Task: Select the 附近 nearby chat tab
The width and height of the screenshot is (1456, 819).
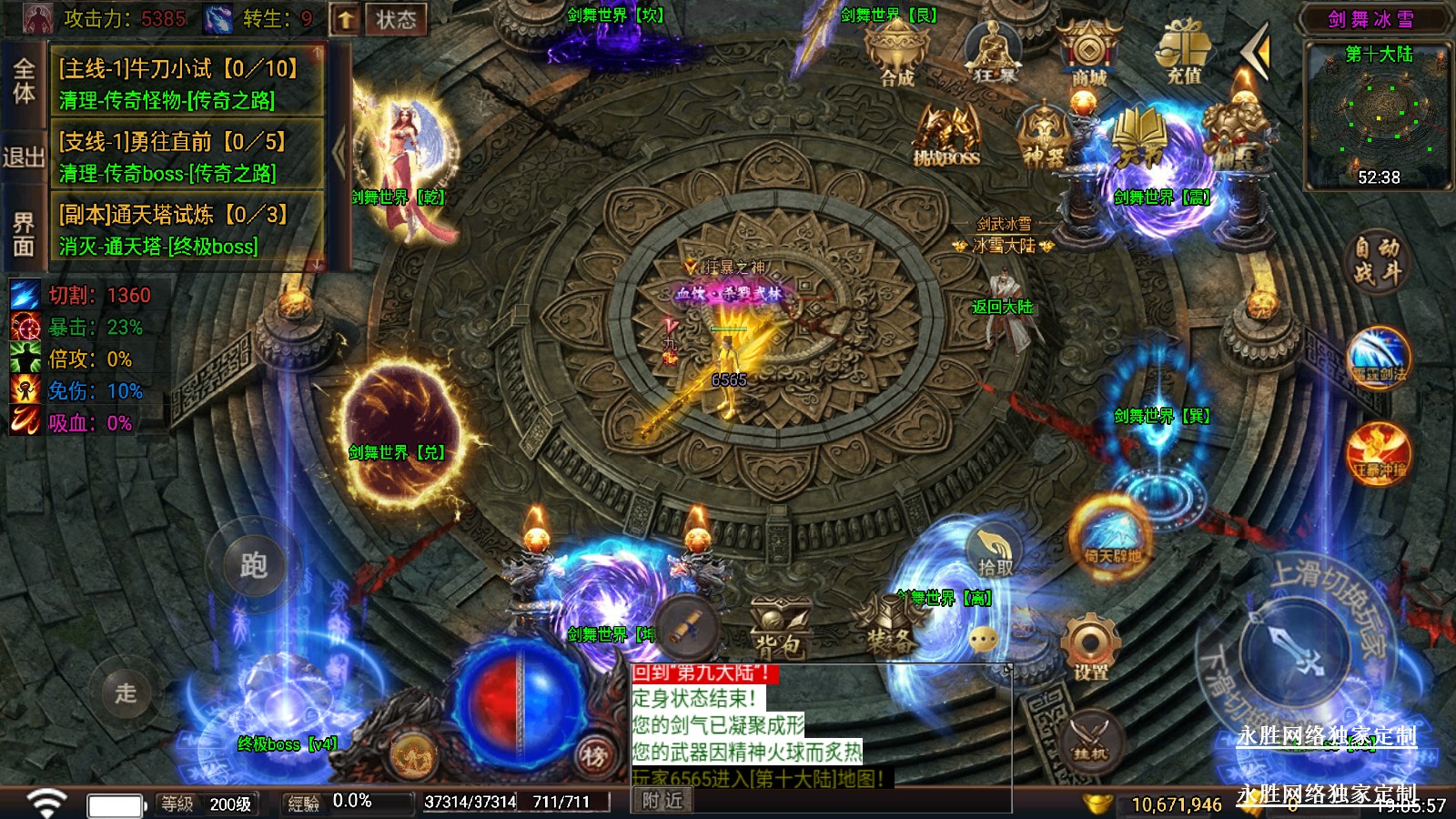Action: point(662,800)
